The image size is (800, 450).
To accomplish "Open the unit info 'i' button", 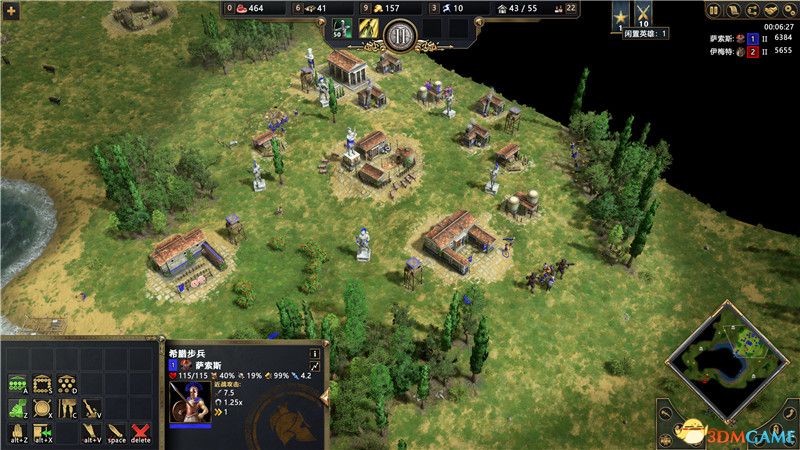I will [314, 353].
